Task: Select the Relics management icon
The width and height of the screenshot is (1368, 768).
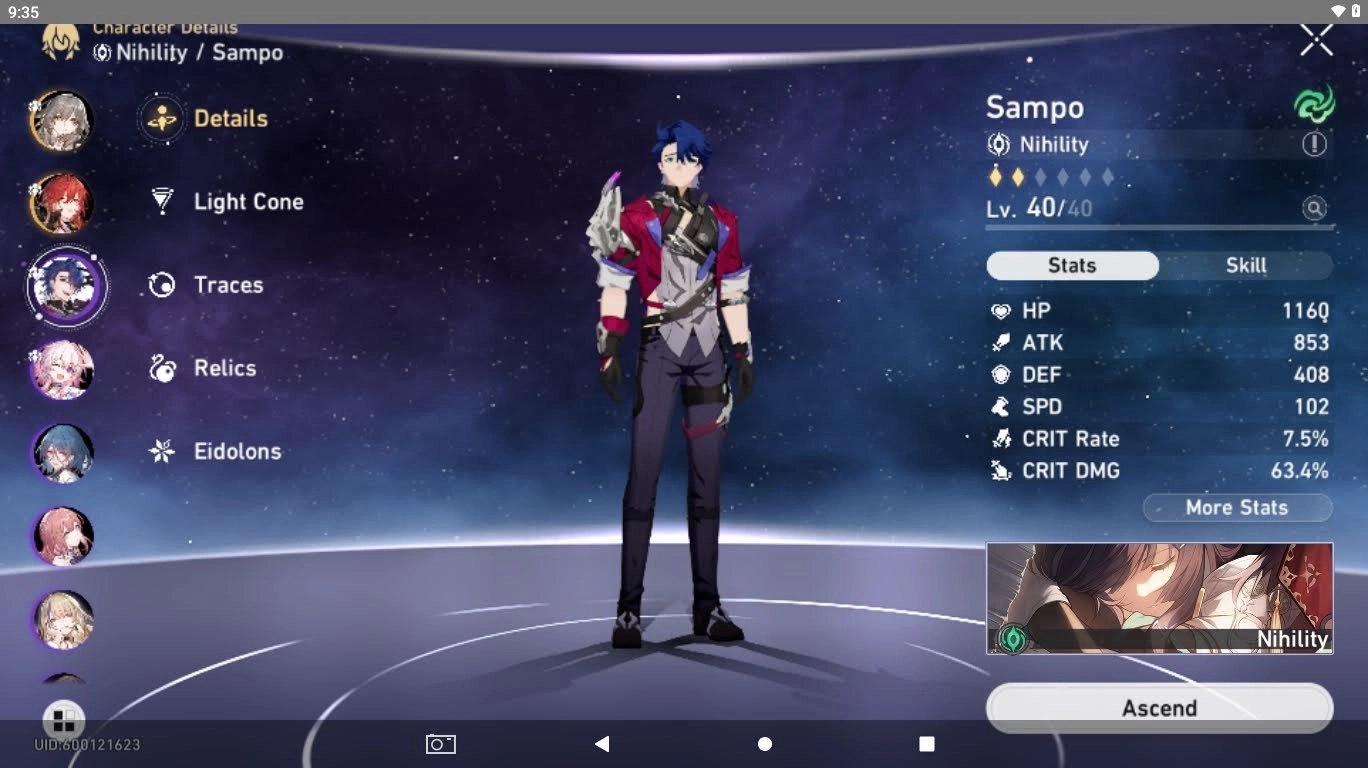Action: tap(161, 368)
